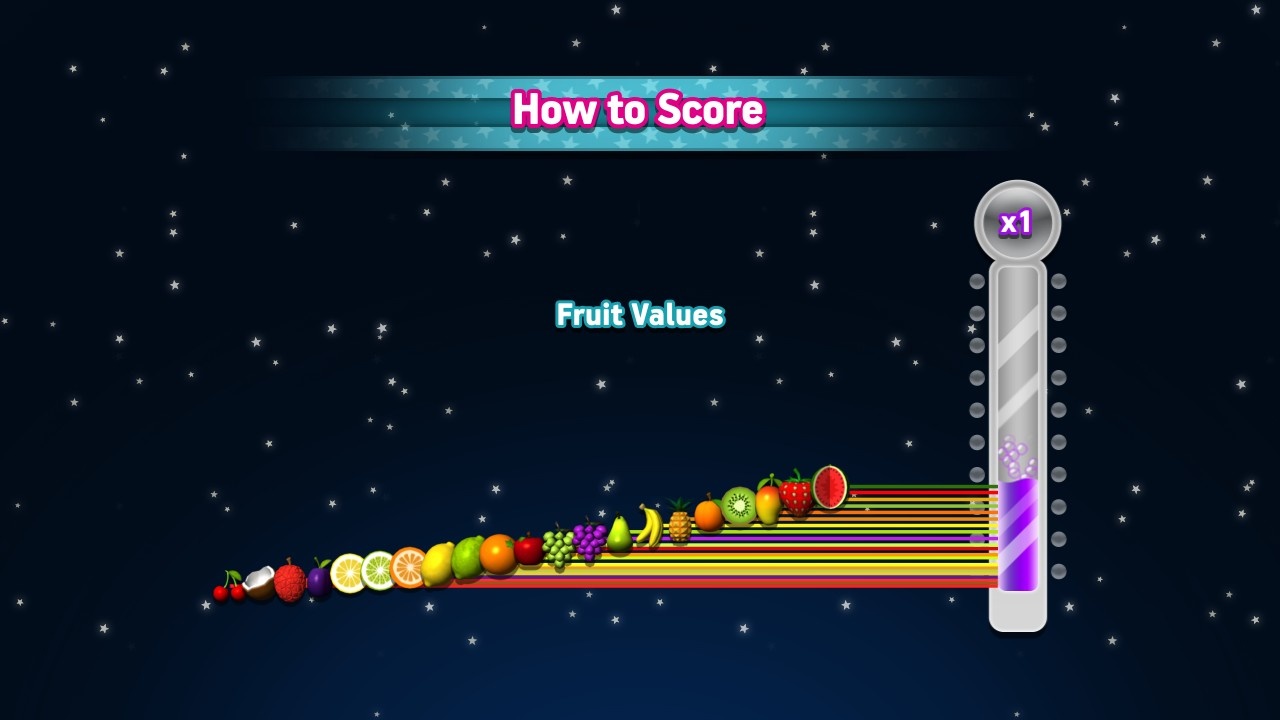Click the purple grapes bunch
Image resolution: width=1280 pixels, height=720 pixels.
click(590, 544)
